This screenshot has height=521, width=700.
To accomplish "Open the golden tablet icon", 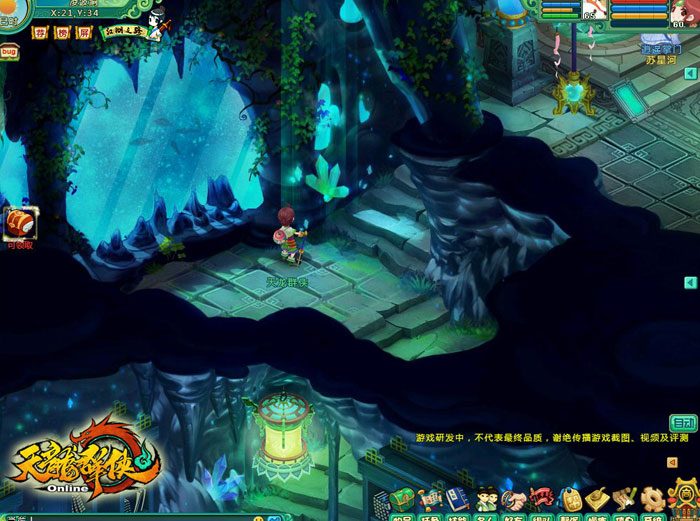I will pyautogui.click(x=570, y=498).
